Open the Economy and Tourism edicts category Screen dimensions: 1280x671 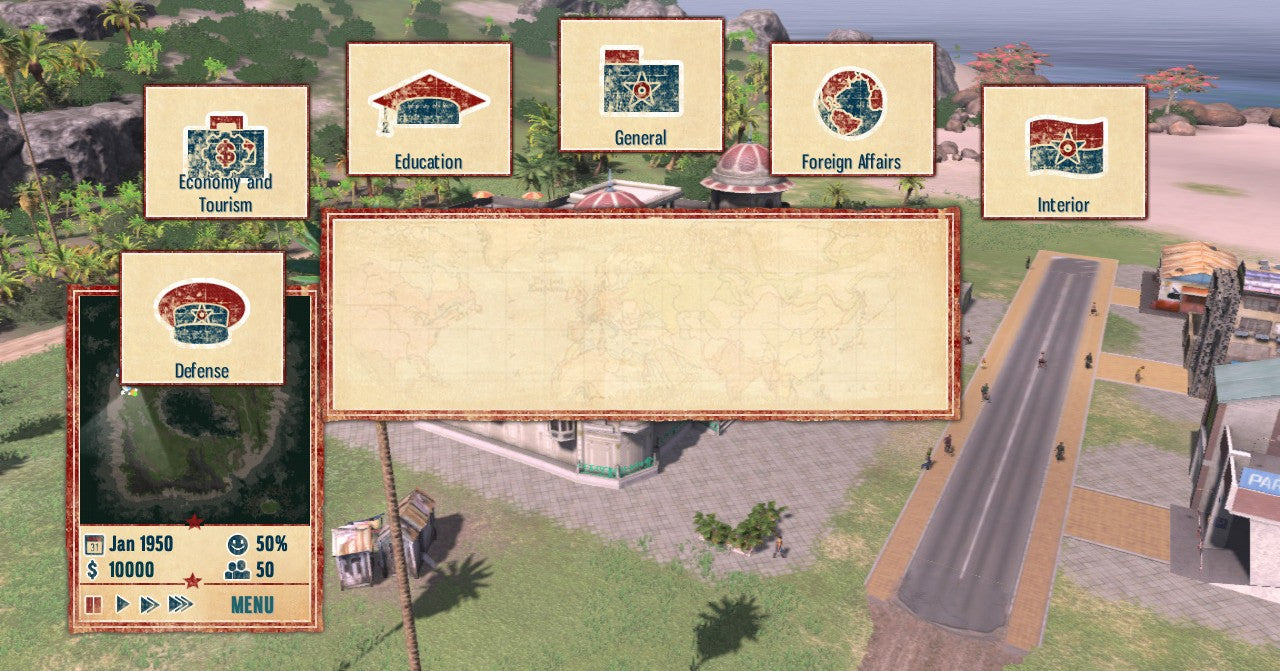coord(226,151)
